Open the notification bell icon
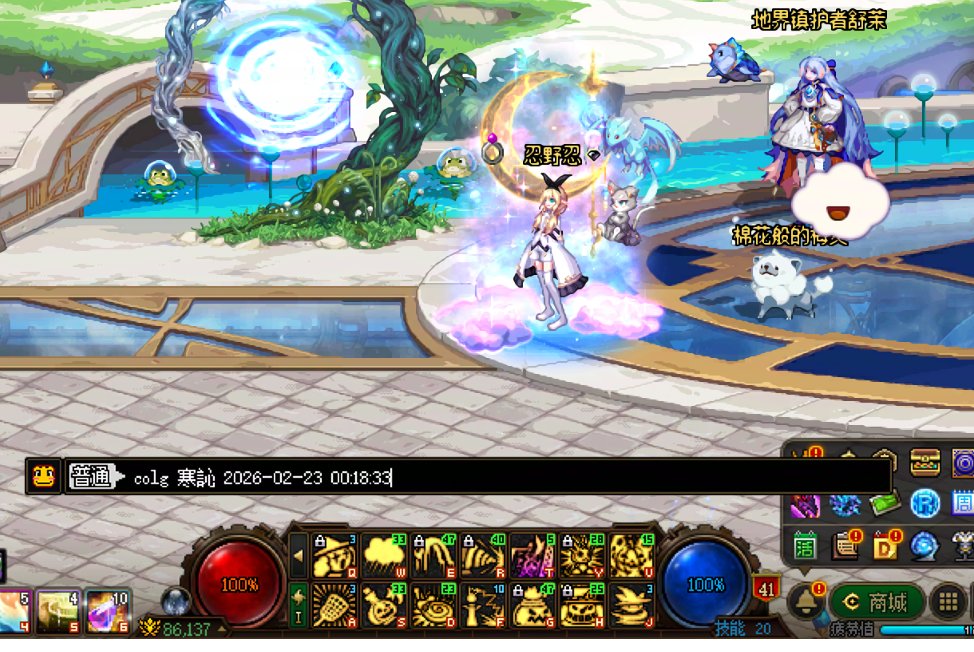Screen dimensions: 974x652 coord(805,602)
